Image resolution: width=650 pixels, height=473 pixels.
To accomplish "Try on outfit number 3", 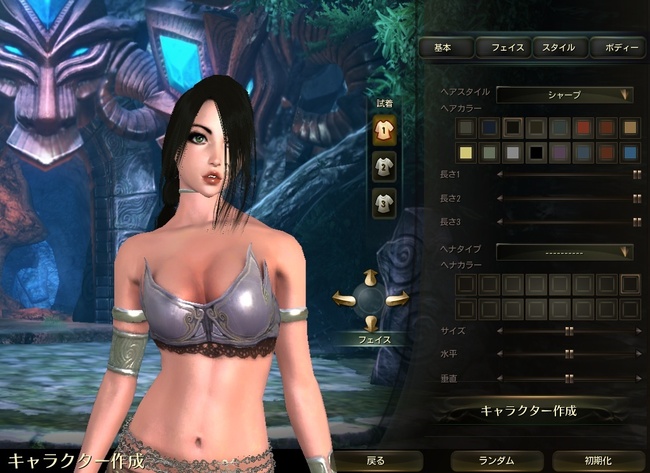I will (x=383, y=203).
